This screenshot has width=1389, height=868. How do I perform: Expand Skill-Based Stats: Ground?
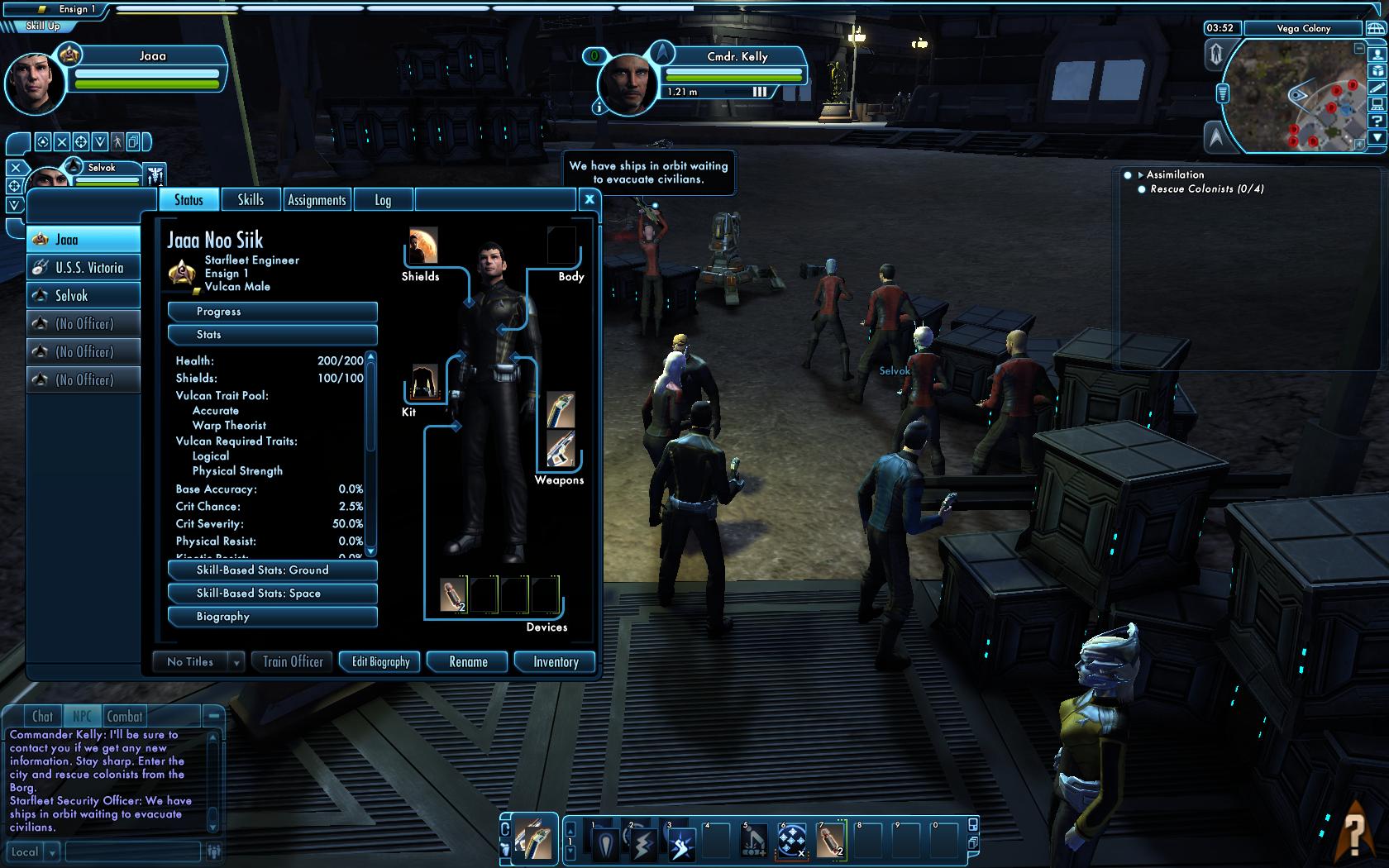(x=272, y=570)
